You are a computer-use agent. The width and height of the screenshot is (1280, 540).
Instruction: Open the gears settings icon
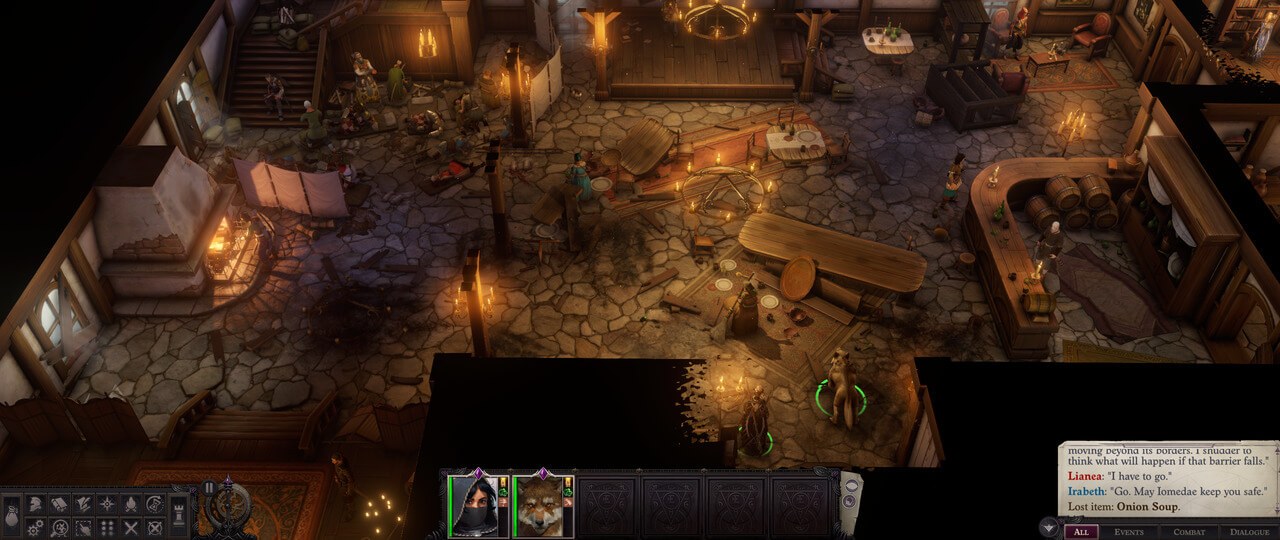pyautogui.click(x=35, y=527)
